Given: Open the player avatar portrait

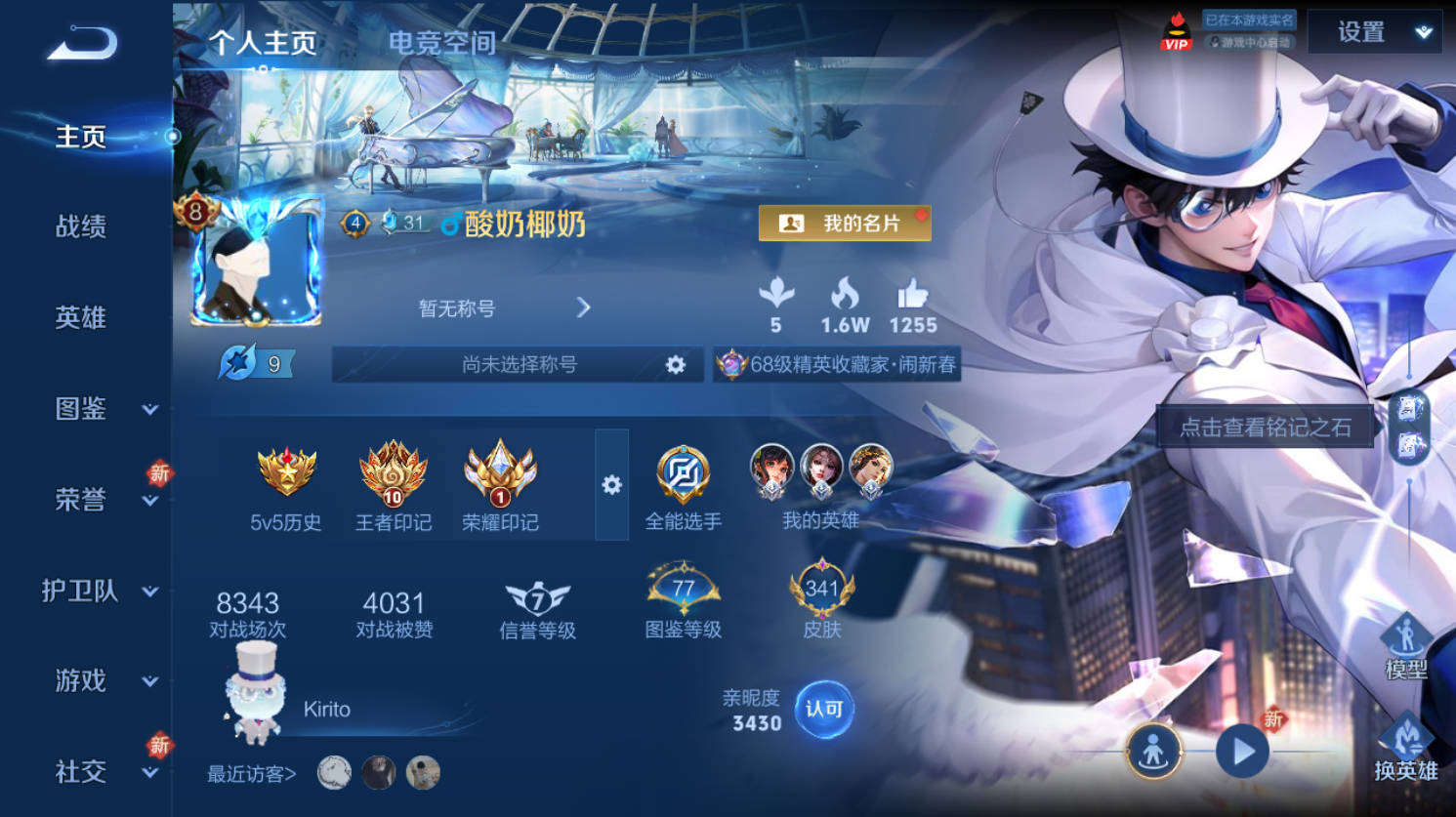Looking at the screenshot, I should tap(256, 264).
